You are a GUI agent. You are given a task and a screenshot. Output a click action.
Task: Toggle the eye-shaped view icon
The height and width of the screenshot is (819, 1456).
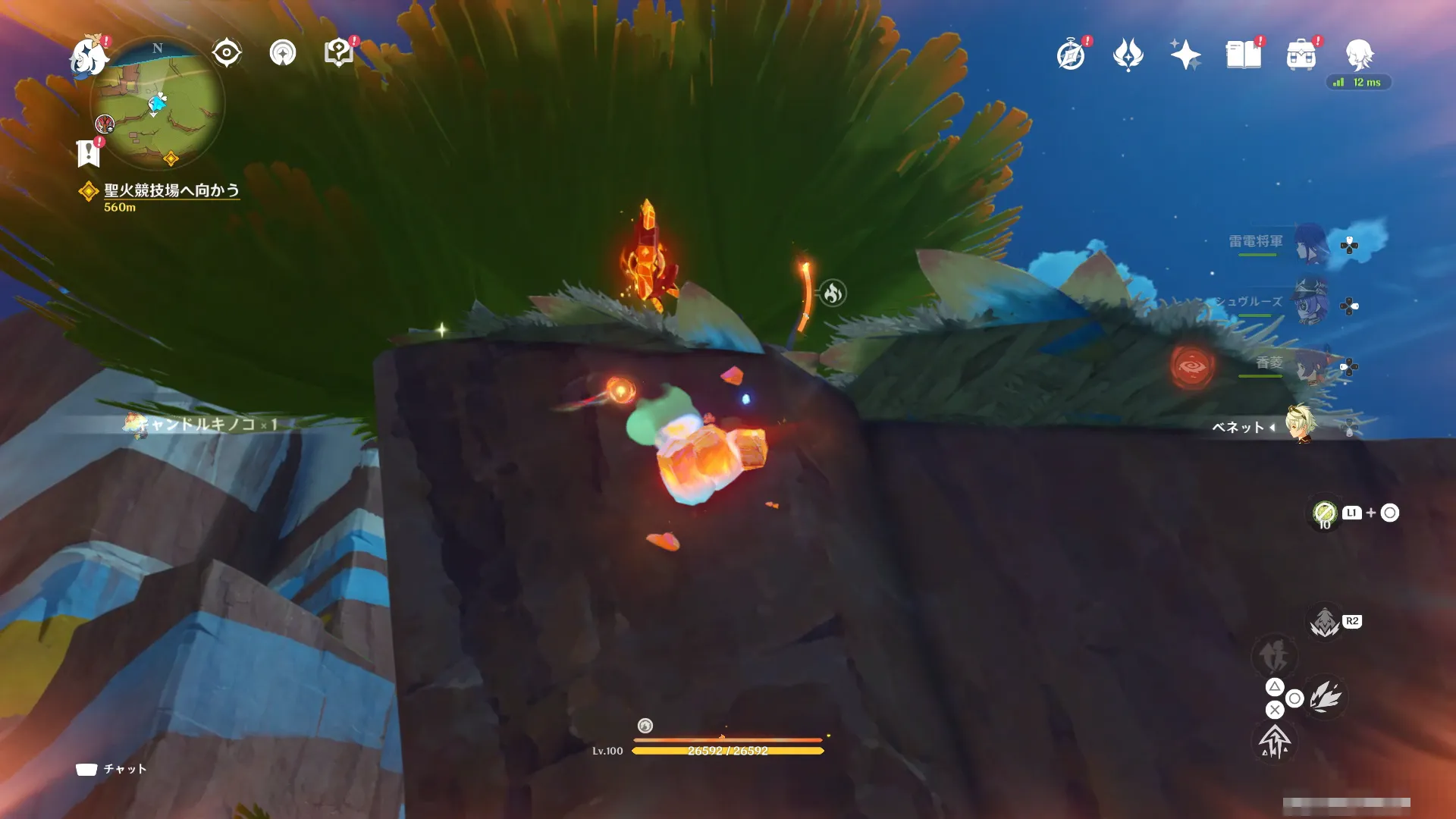pos(226,53)
